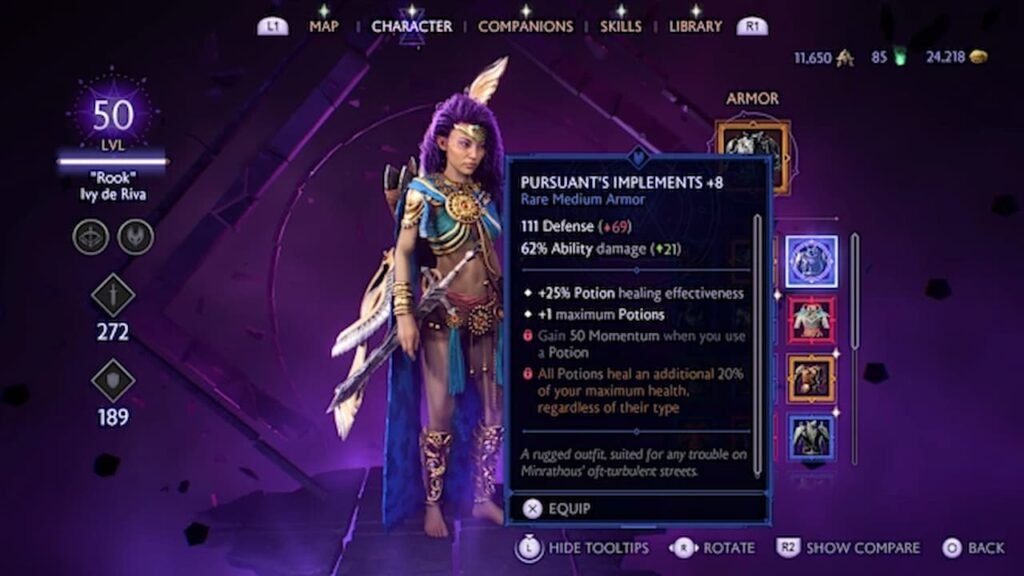Viewport: 1024px width, 576px height.
Task: Select the equipped armor slot under Armor
Action: click(753, 152)
